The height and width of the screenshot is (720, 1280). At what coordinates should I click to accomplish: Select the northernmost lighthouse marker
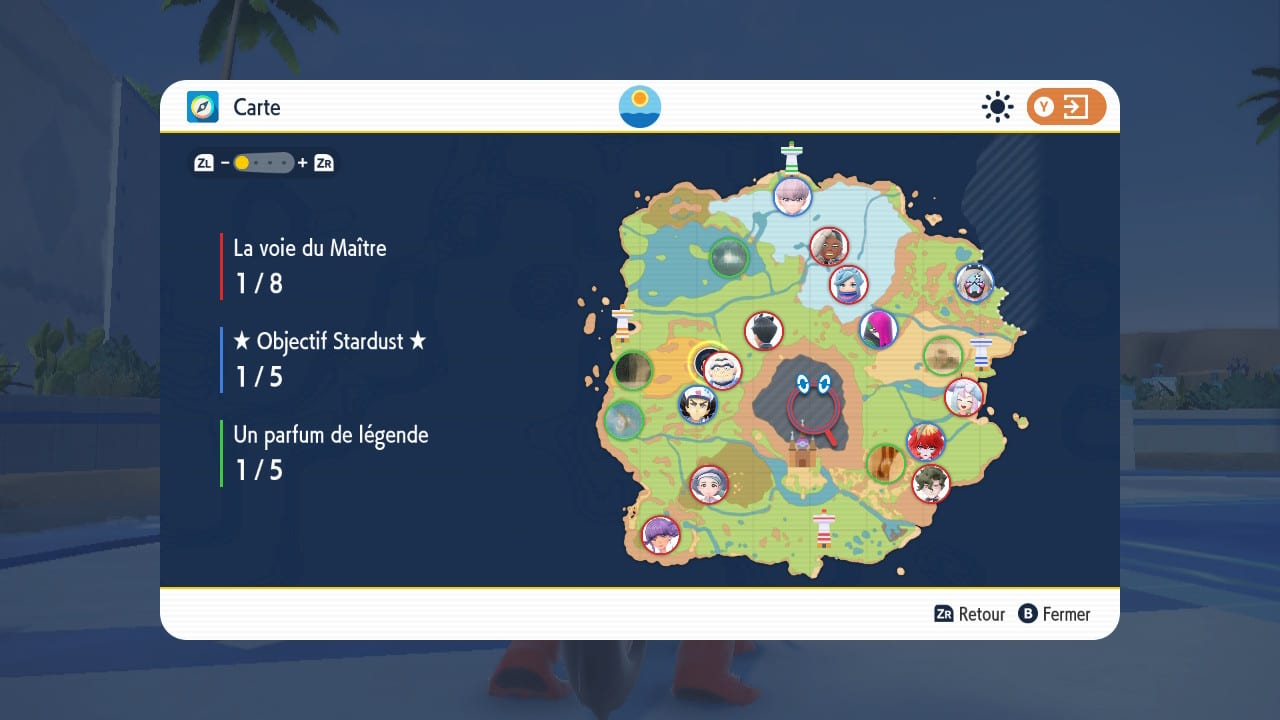point(793,157)
